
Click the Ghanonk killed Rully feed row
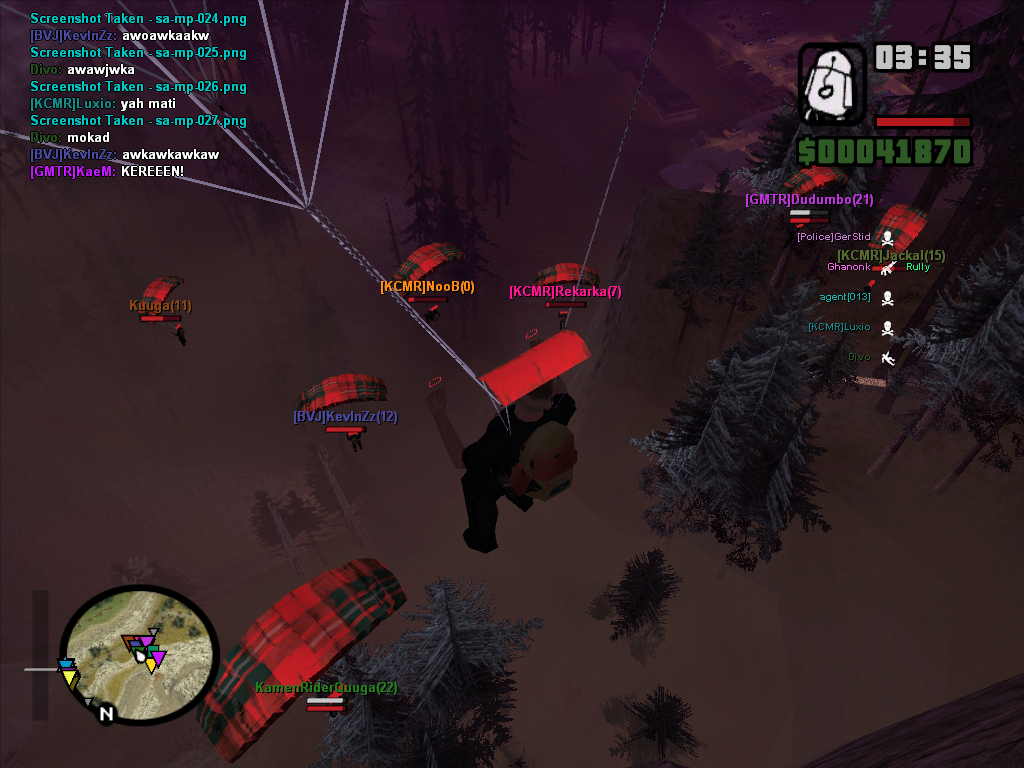click(878, 267)
